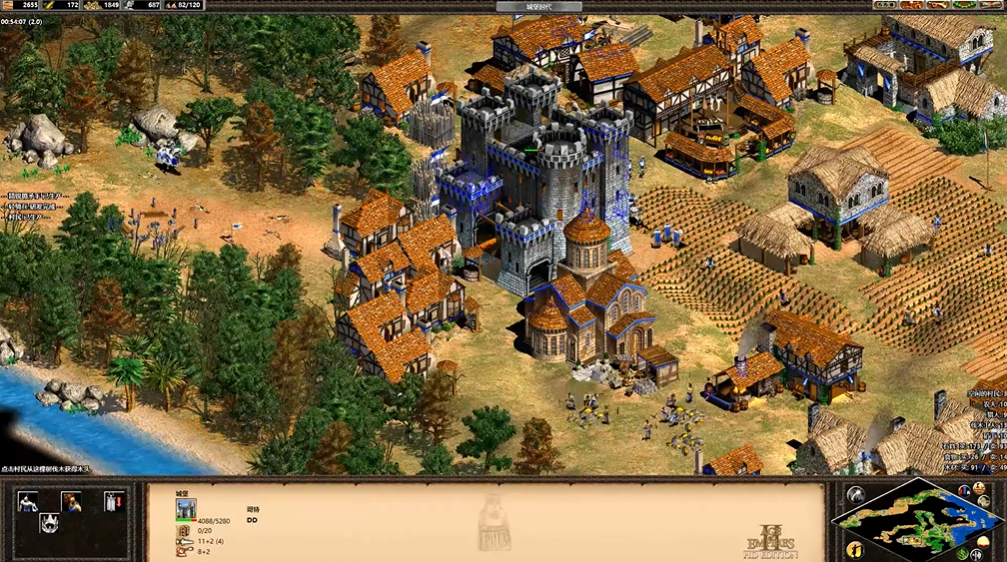This screenshot has height=562, width=1007.
Task: Activate the flare signal button beside minimap
Action: click(x=855, y=495)
